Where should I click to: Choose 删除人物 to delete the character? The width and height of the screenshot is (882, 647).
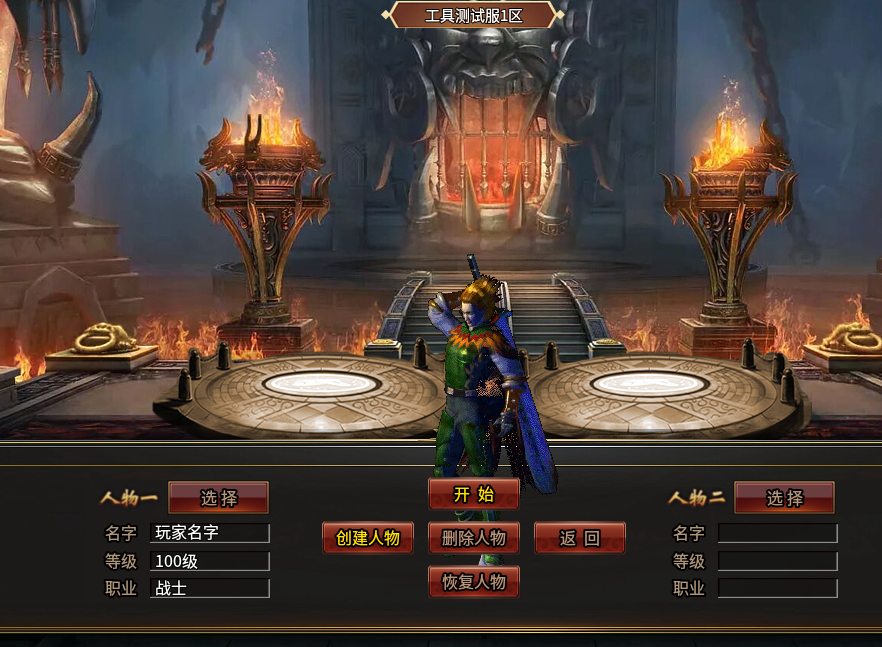(474, 538)
